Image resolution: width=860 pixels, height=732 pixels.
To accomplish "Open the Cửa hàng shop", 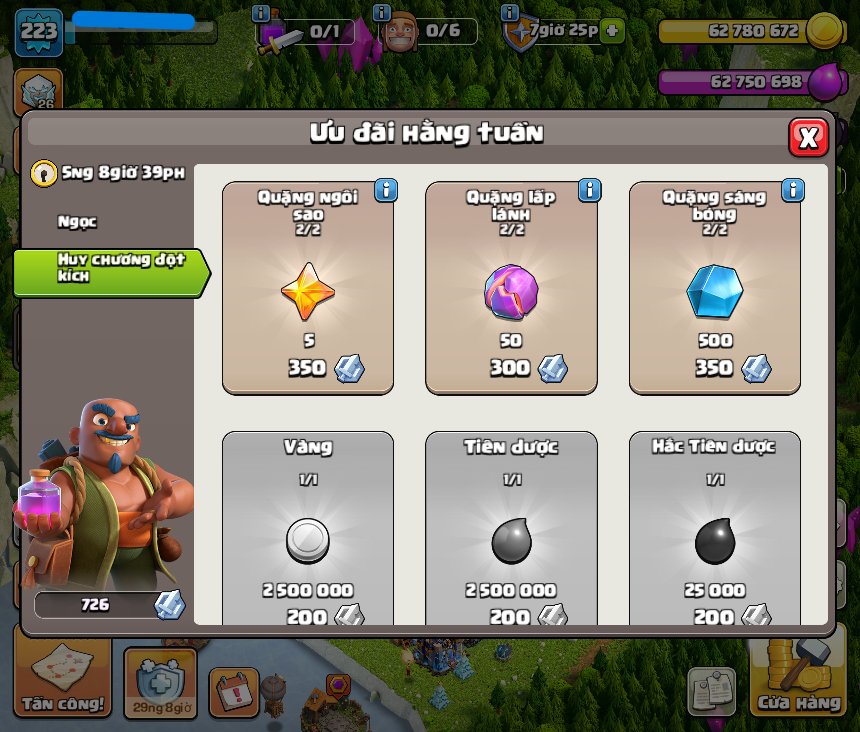I will [x=798, y=680].
